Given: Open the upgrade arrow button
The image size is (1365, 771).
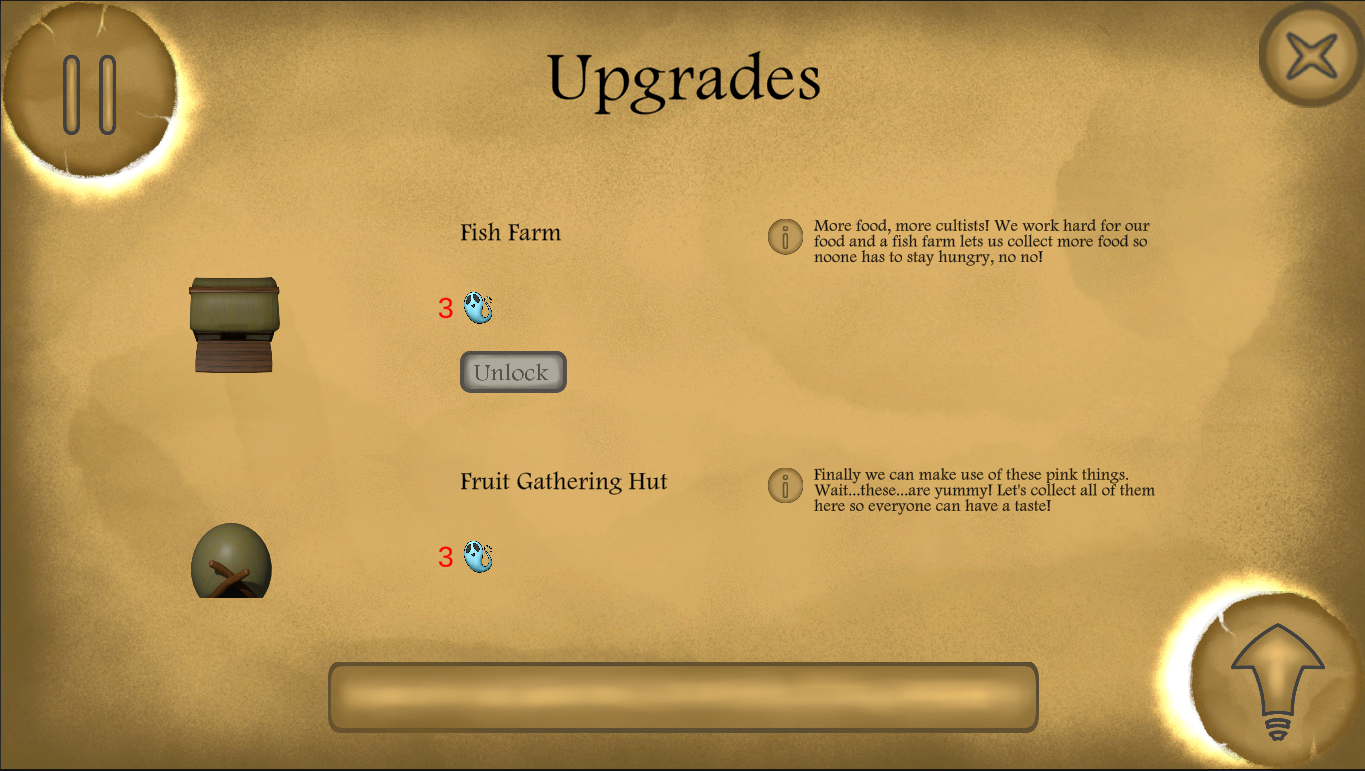Looking at the screenshot, I should click(x=1277, y=682).
